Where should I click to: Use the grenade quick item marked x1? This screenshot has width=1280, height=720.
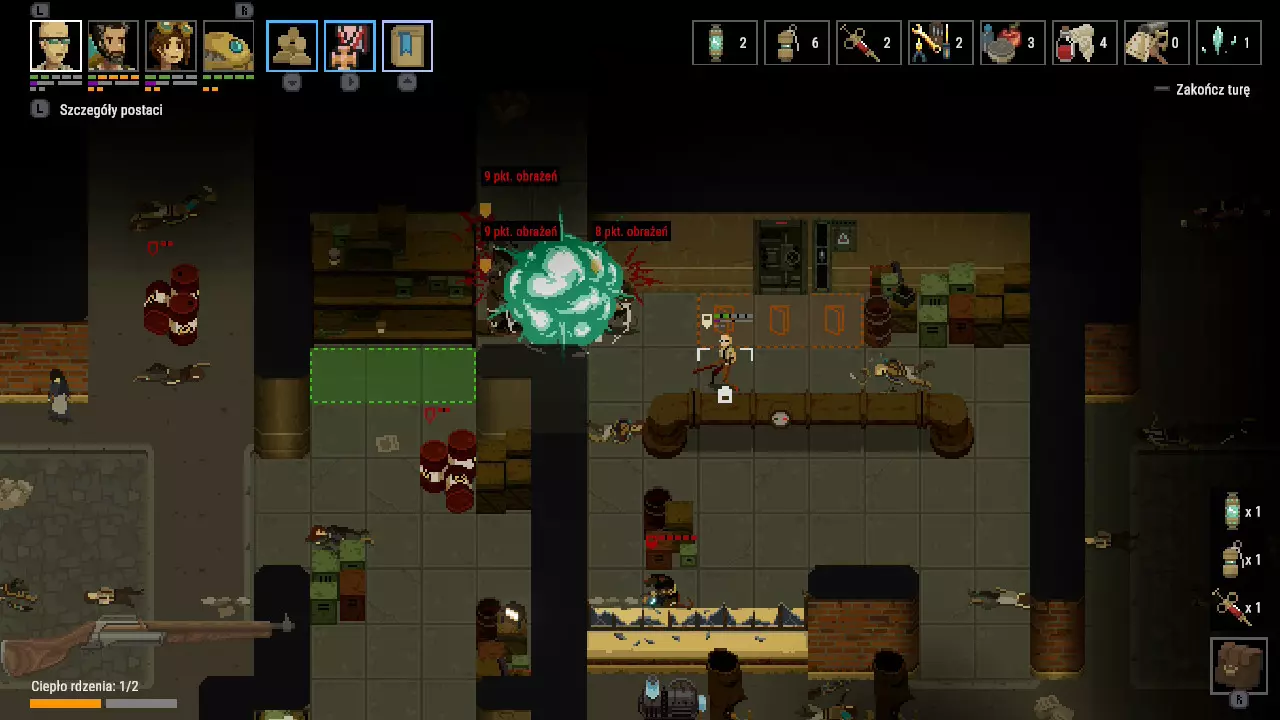1240,560
